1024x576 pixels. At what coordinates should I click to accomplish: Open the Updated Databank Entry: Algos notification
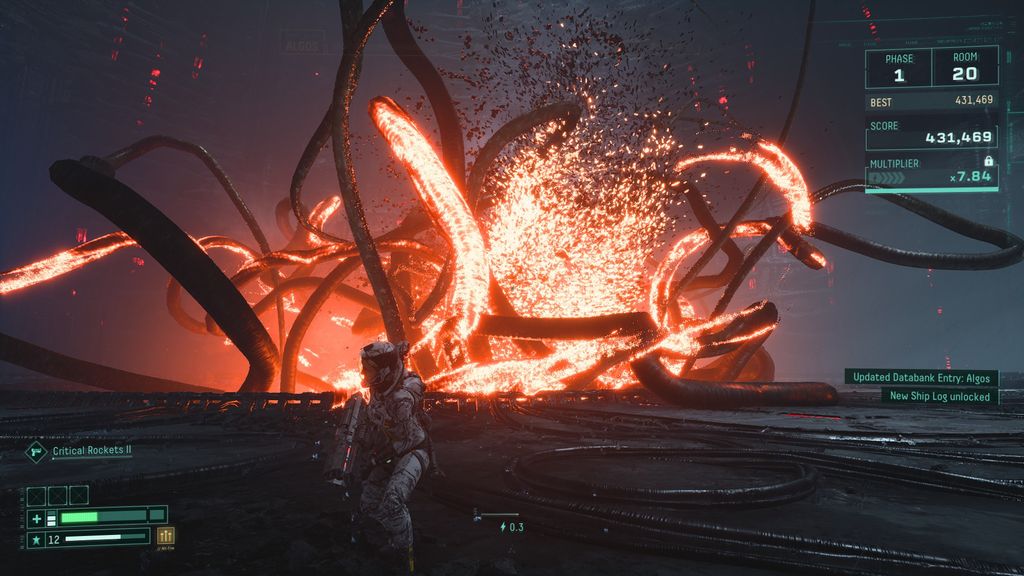(x=921, y=377)
